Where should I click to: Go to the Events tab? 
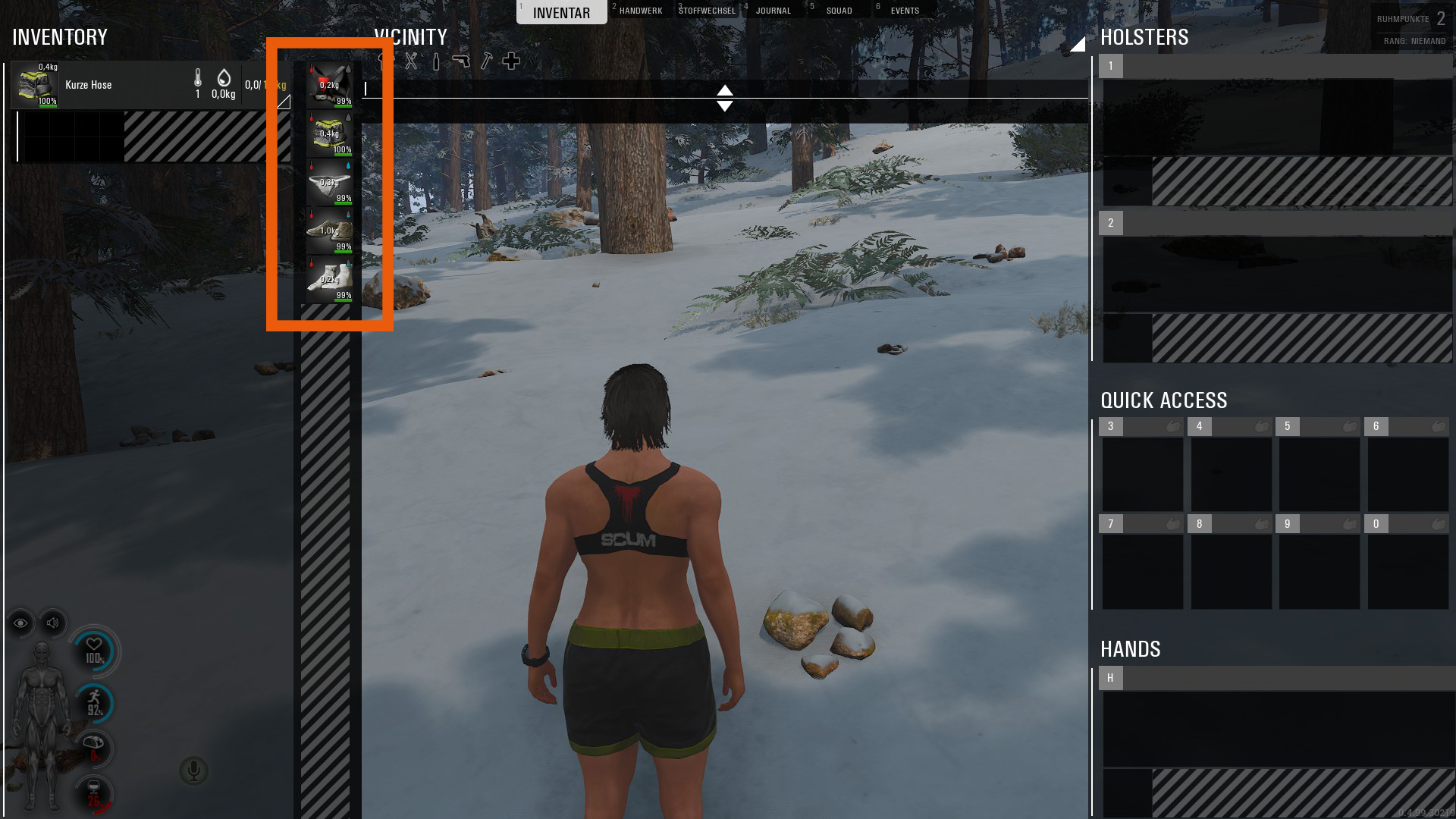click(905, 11)
